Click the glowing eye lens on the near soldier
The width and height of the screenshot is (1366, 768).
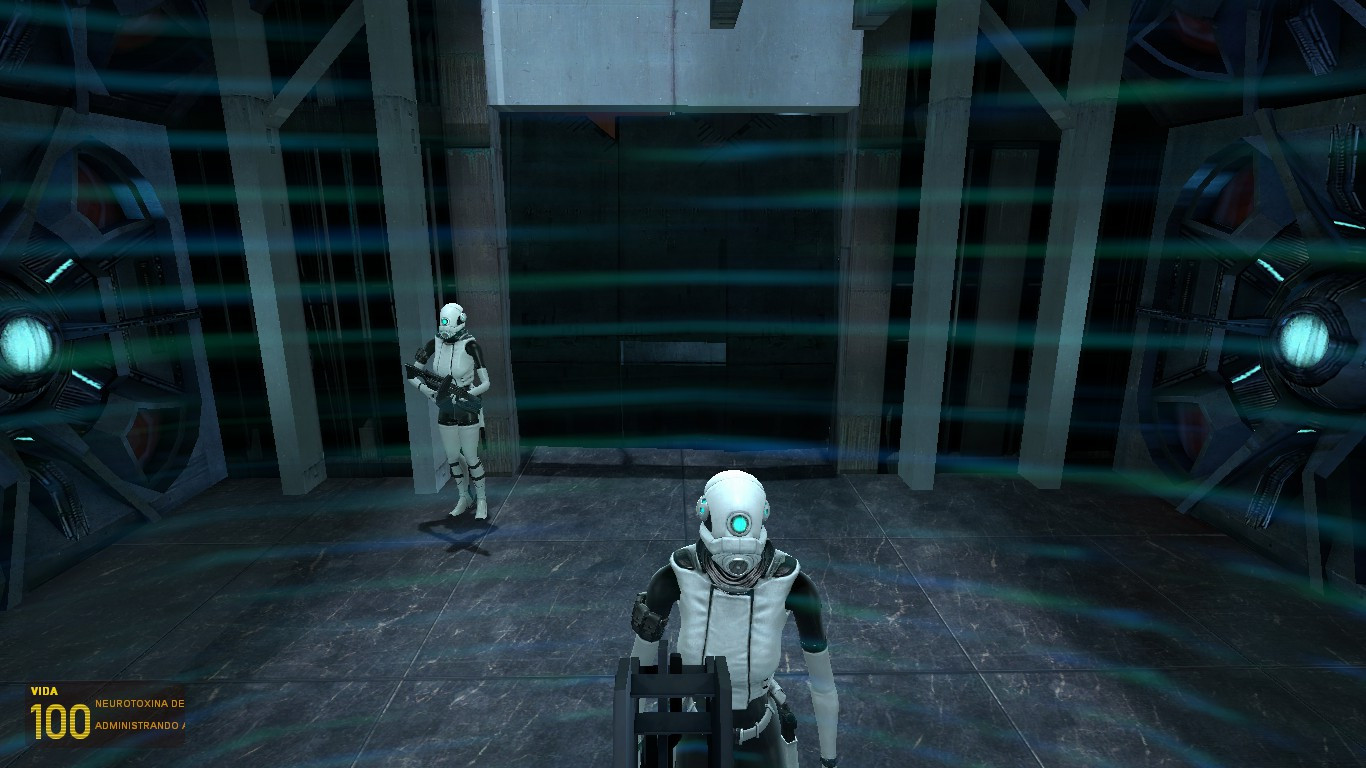pyautogui.click(x=739, y=524)
